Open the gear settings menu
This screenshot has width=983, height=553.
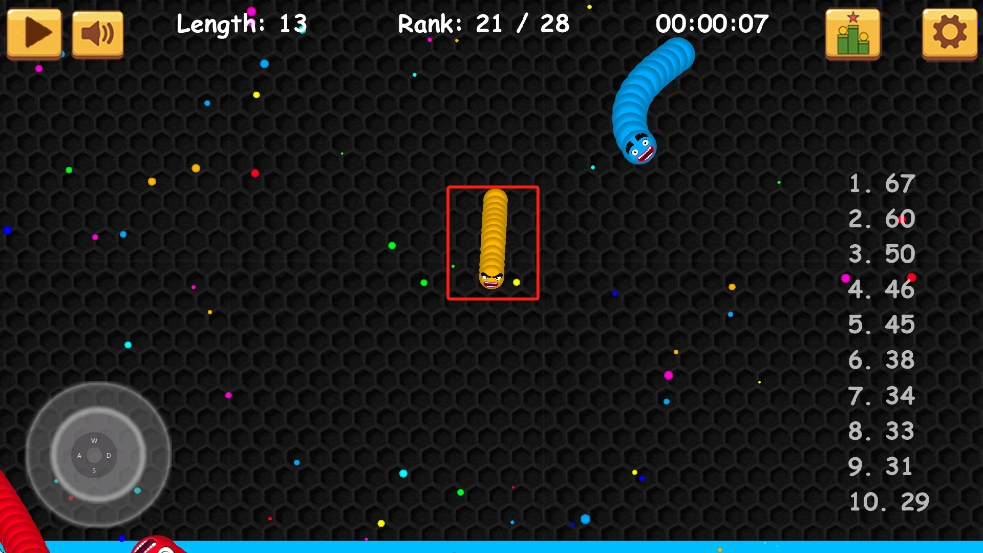pos(949,34)
